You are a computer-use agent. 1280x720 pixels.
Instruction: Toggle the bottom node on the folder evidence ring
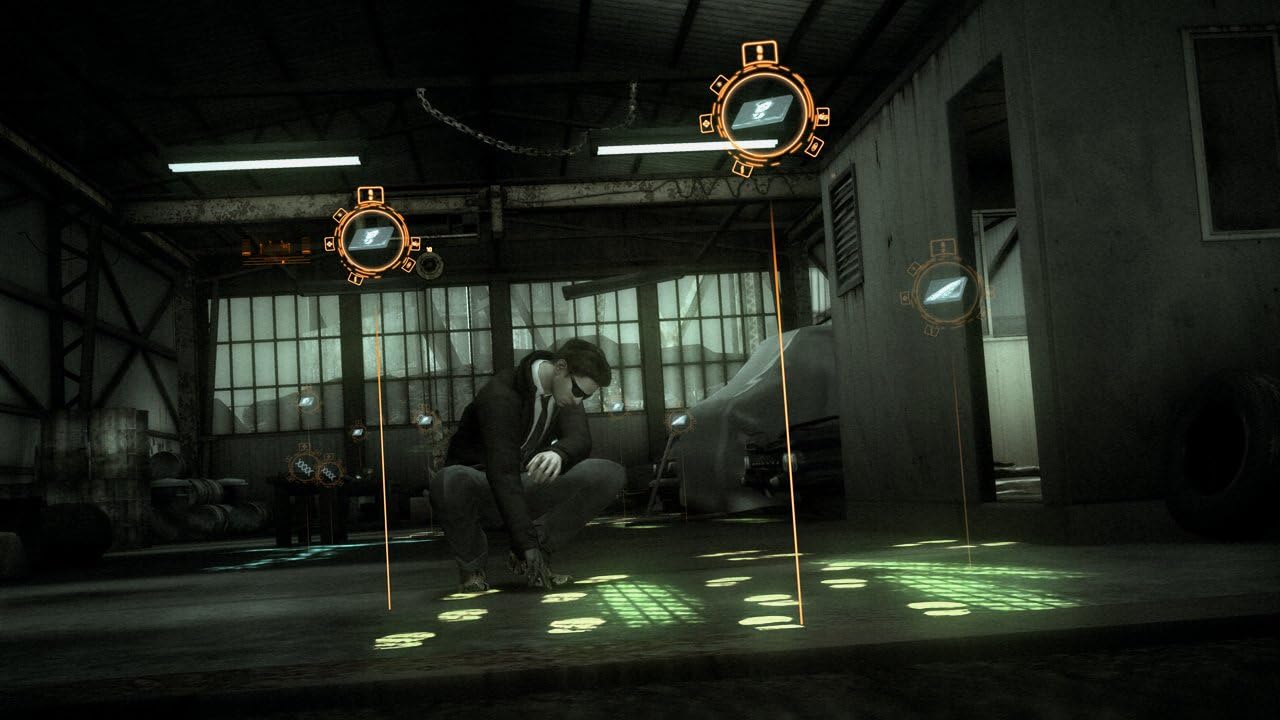[354, 277]
